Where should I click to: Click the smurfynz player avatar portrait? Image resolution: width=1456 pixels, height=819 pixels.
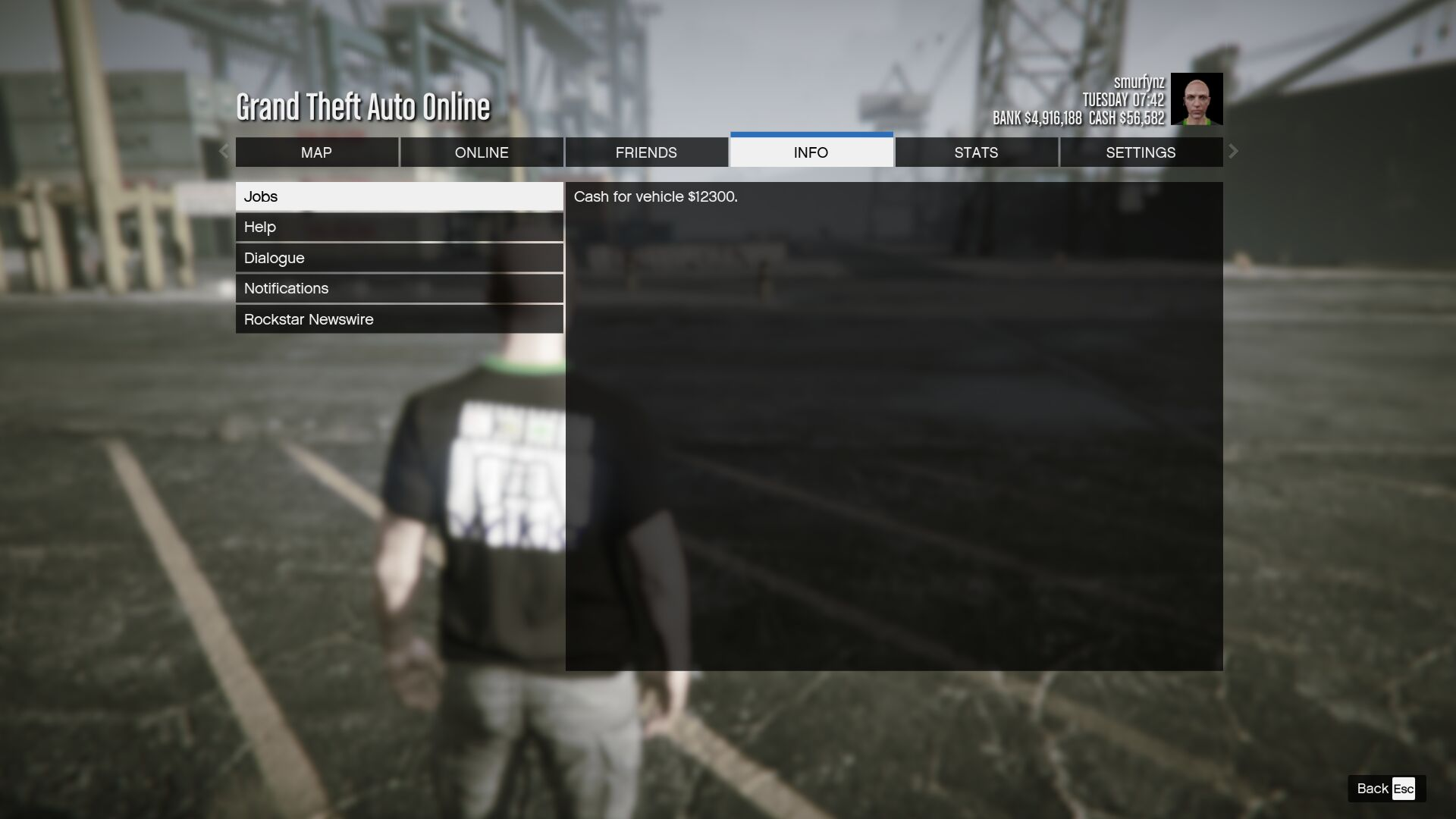[1197, 99]
